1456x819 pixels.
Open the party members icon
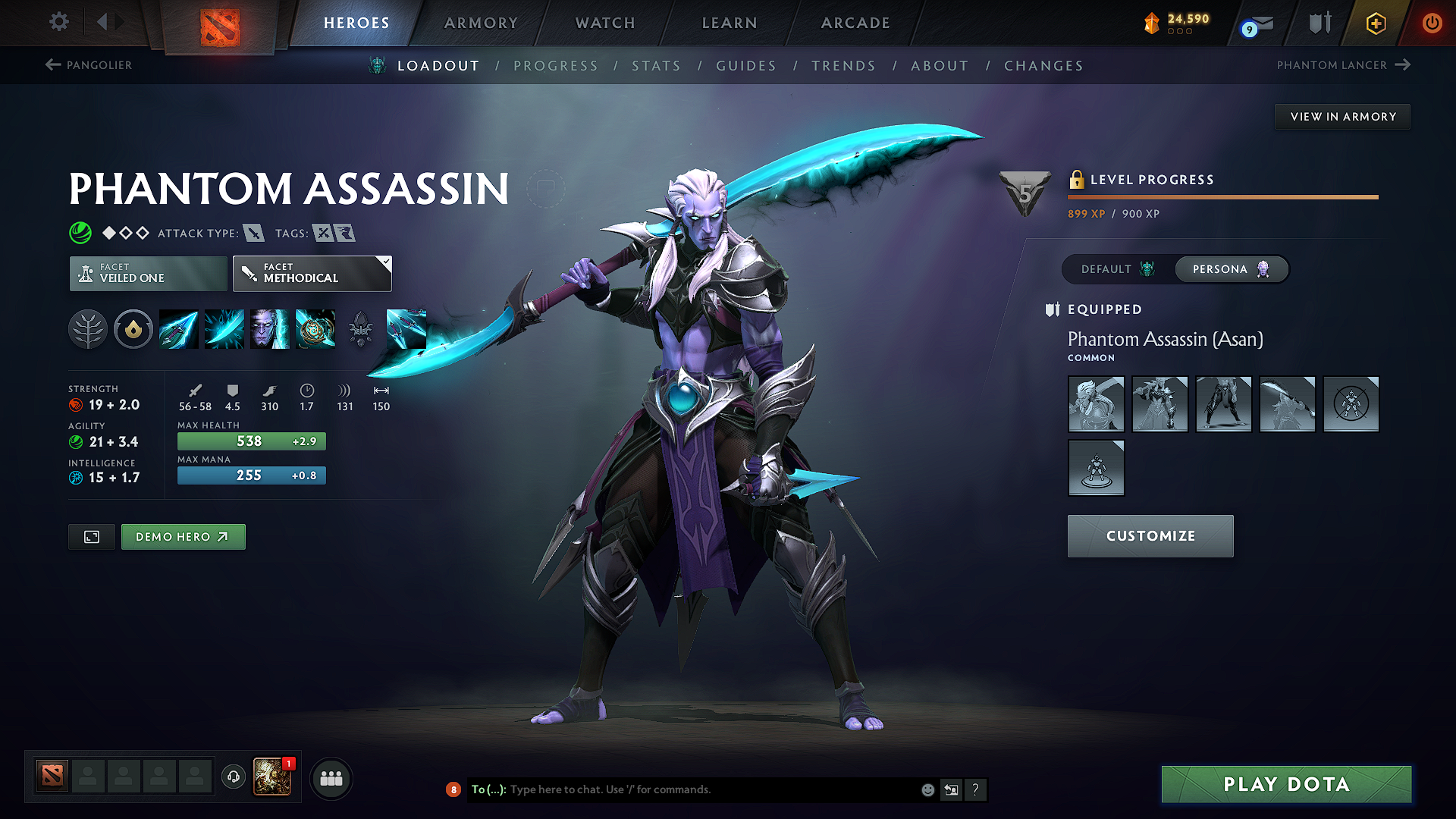click(331, 779)
